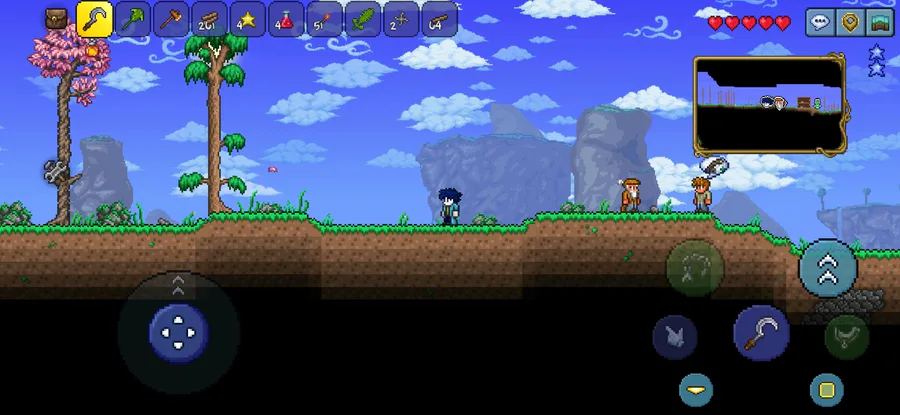900x415 pixels.
Task: Tap the double-arrow jump button
Action: [x=828, y=267]
